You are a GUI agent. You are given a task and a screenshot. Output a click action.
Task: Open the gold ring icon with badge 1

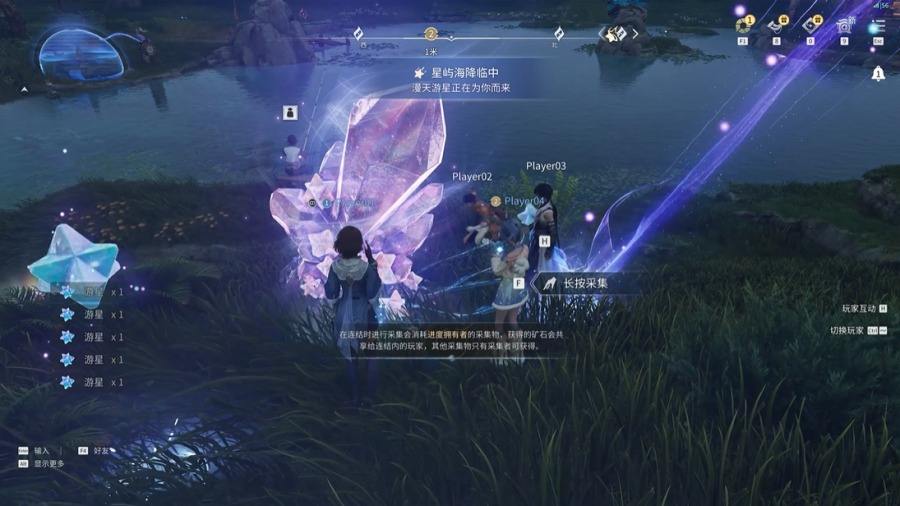tap(743, 26)
